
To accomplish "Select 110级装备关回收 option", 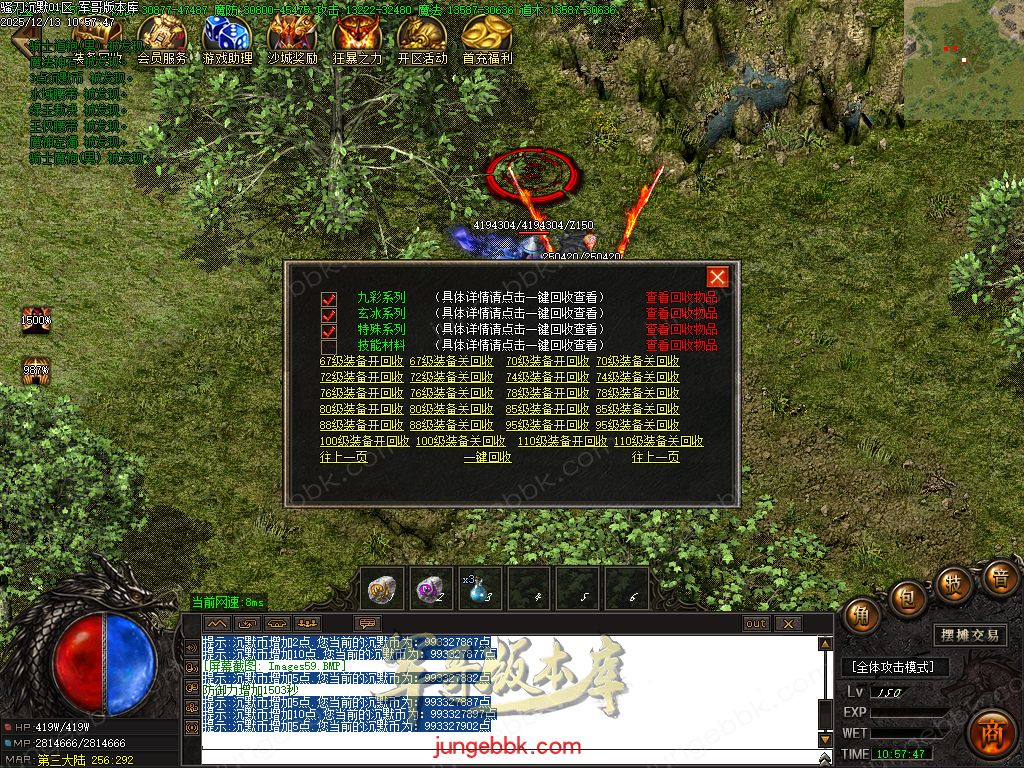I will coord(658,441).
